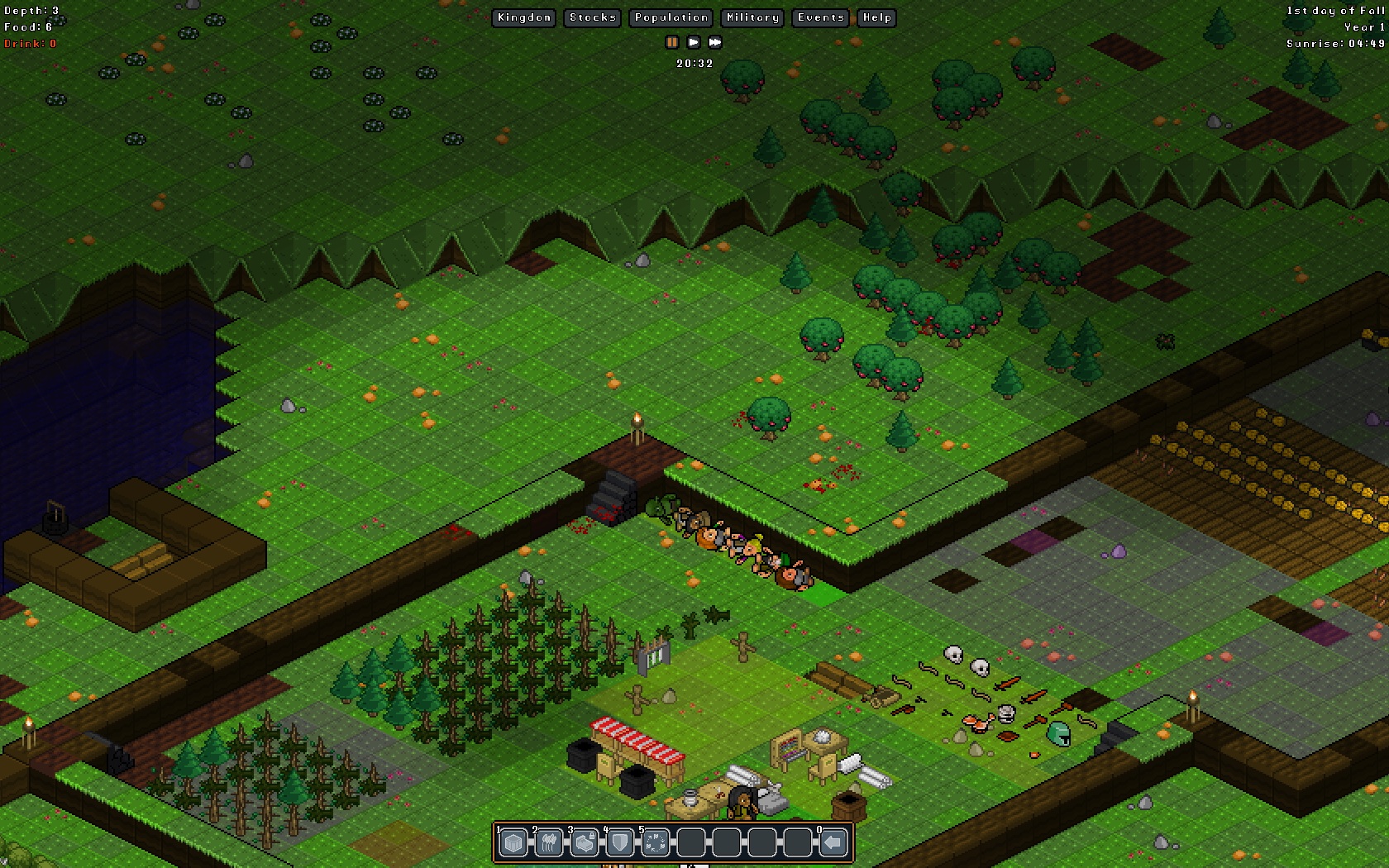The height and width of the screenshot is (868, 1389).
Task: Choose the farming crops hotbar slot
Action: click(x=549, y=843)
